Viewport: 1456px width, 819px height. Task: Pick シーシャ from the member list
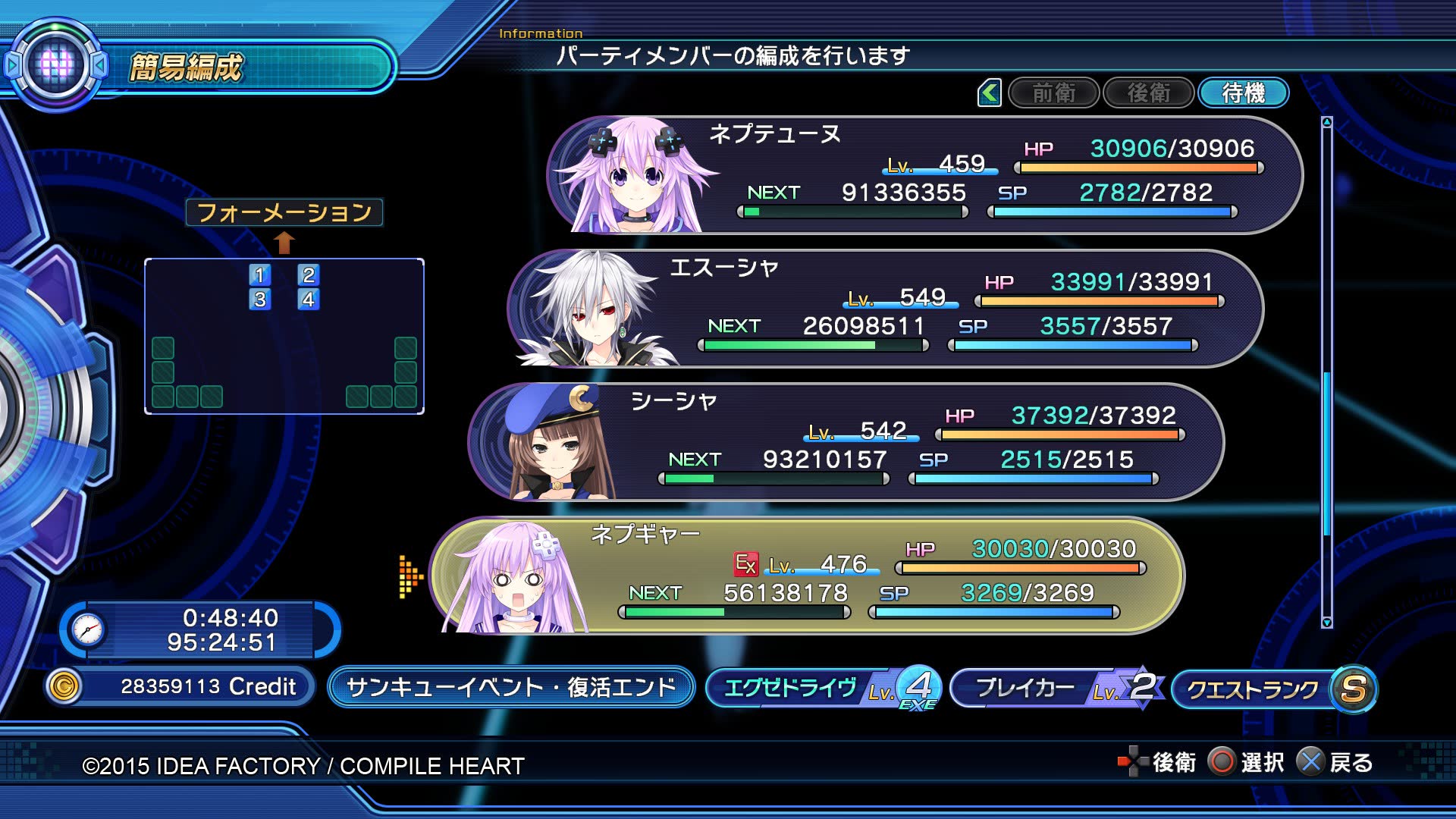tap(845, 442)
